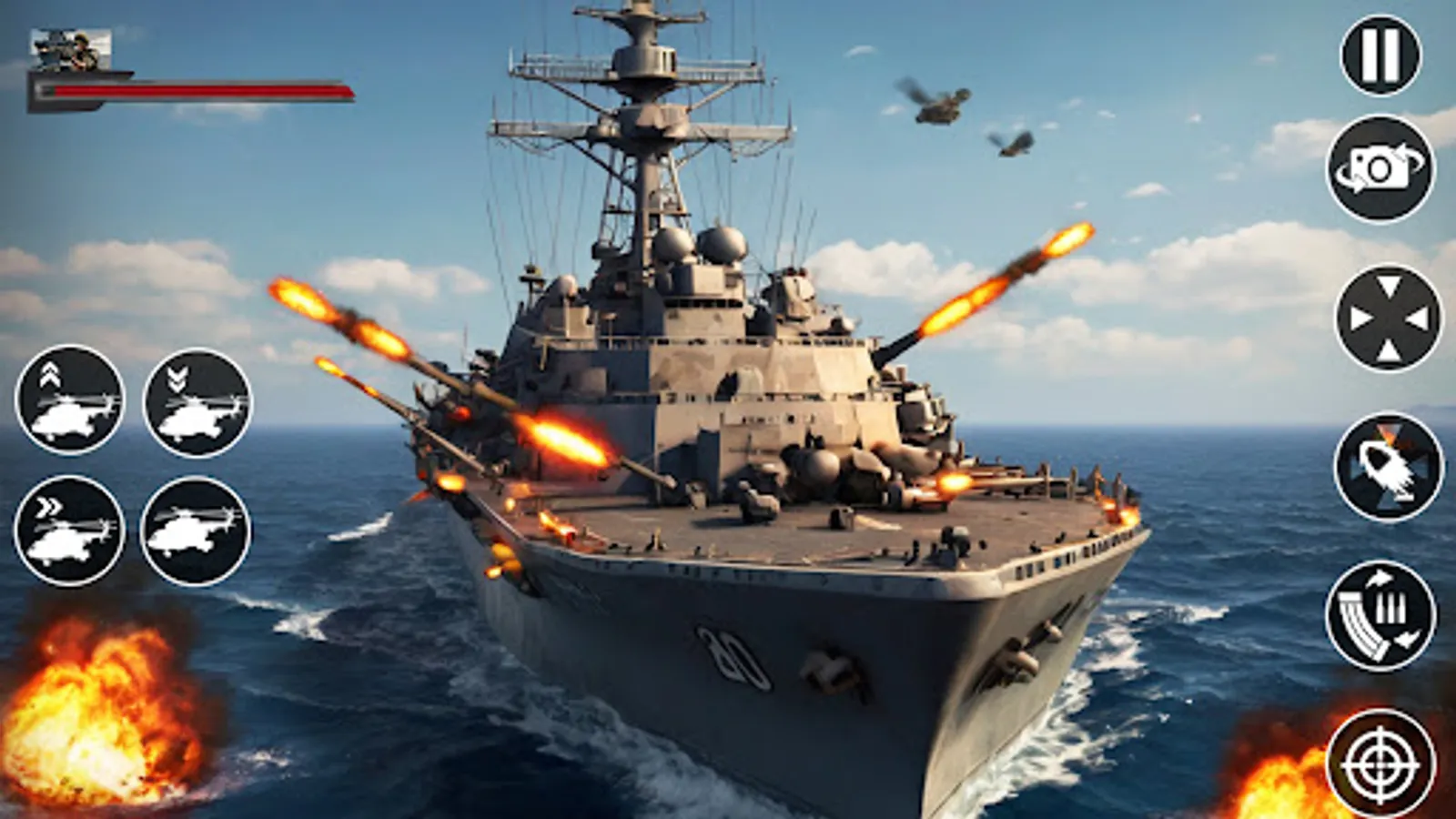This screenshot has width=1456, height=819.
Task: Ascend the helicopter with the up-chevrons button
Action: click(x=73, y=400)
